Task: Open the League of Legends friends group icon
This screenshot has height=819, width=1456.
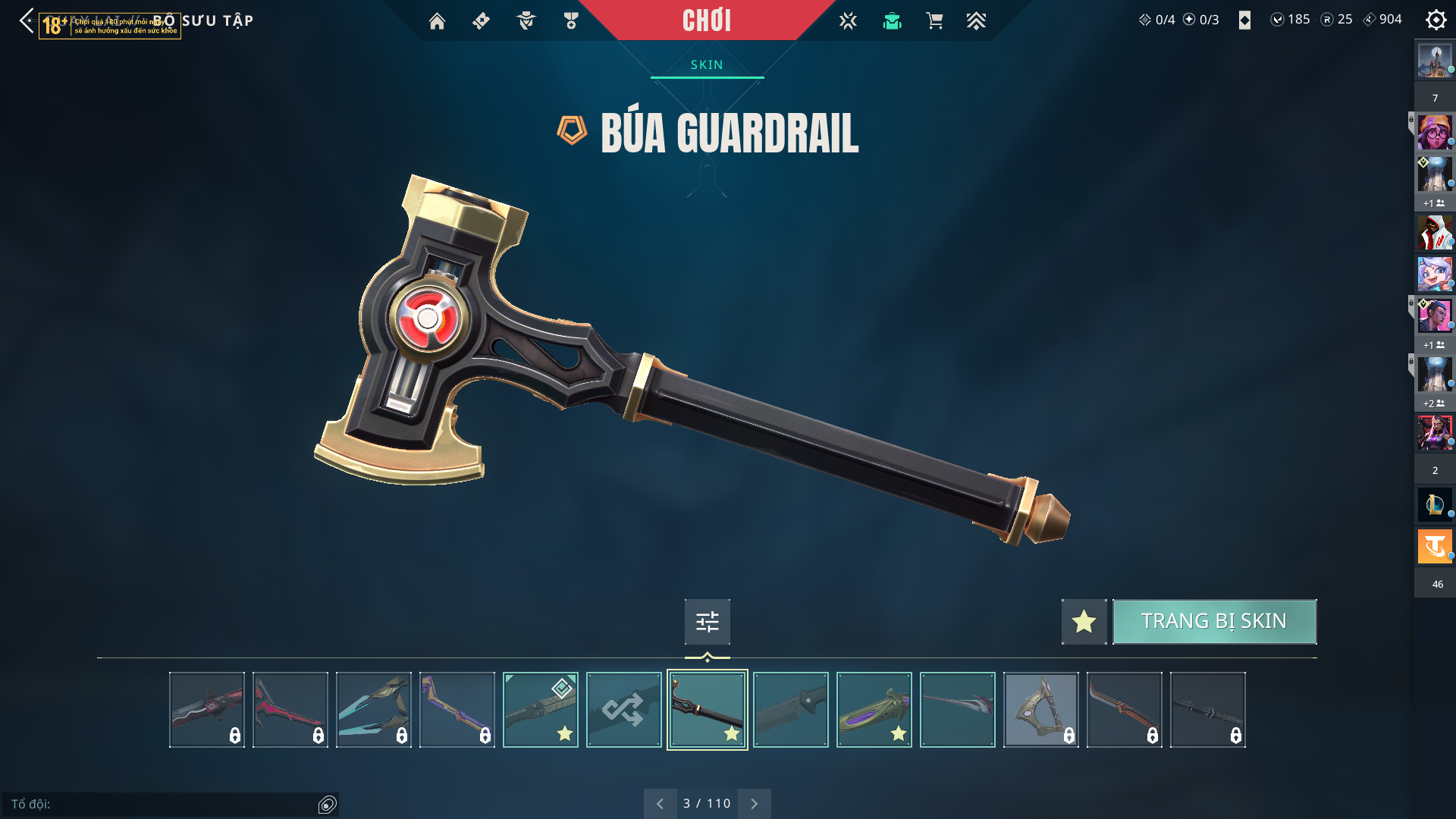Action: (x=1435, y=504)
